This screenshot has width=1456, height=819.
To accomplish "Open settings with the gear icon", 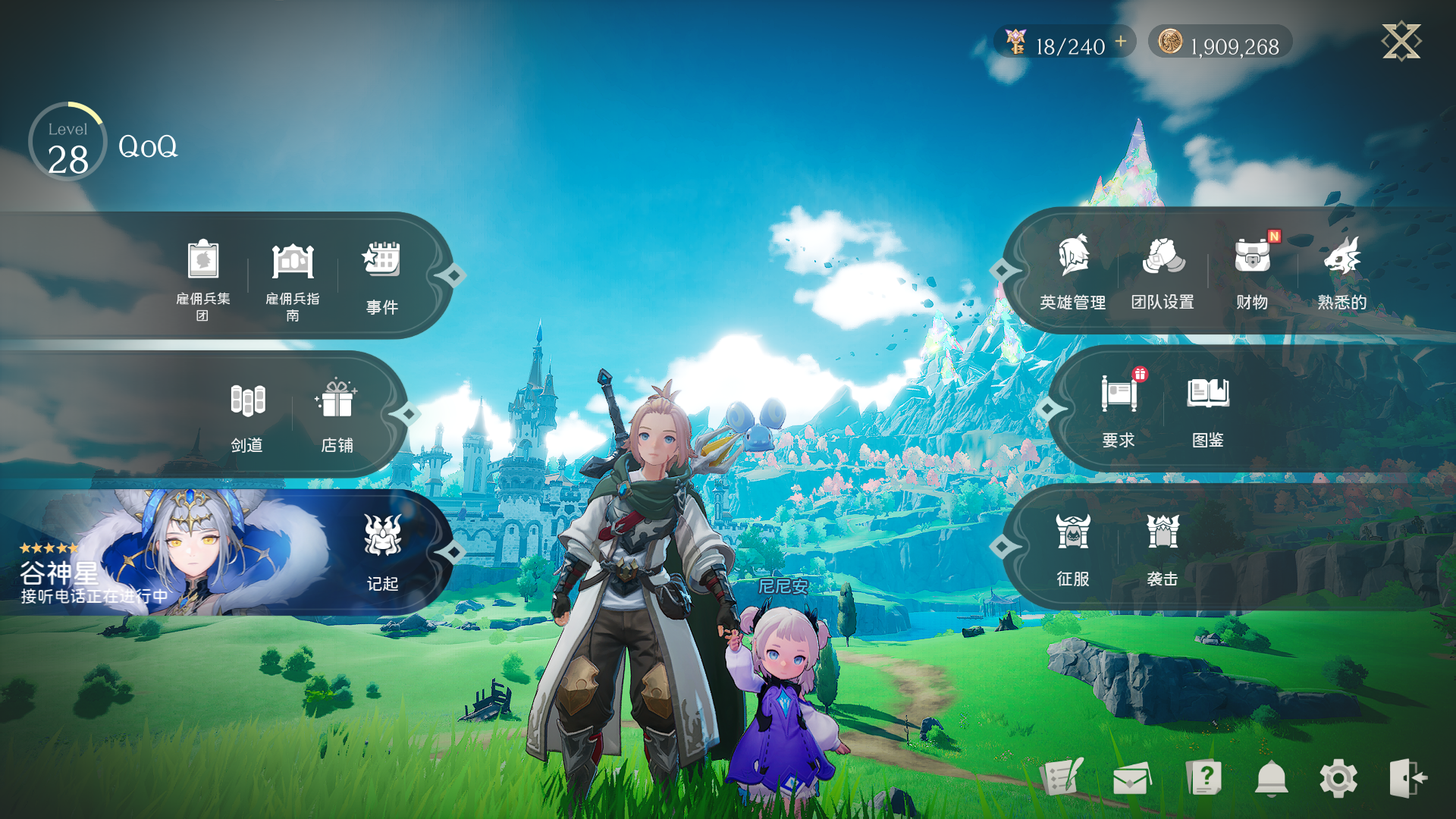I will pos(1338,779).
